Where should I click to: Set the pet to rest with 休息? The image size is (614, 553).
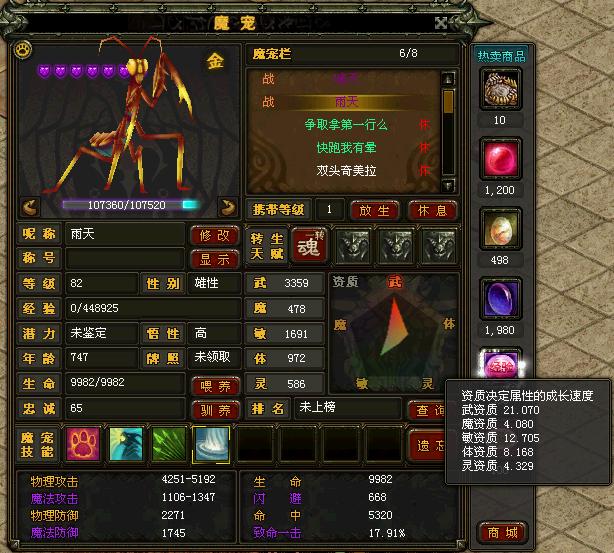tap(433, 210)
